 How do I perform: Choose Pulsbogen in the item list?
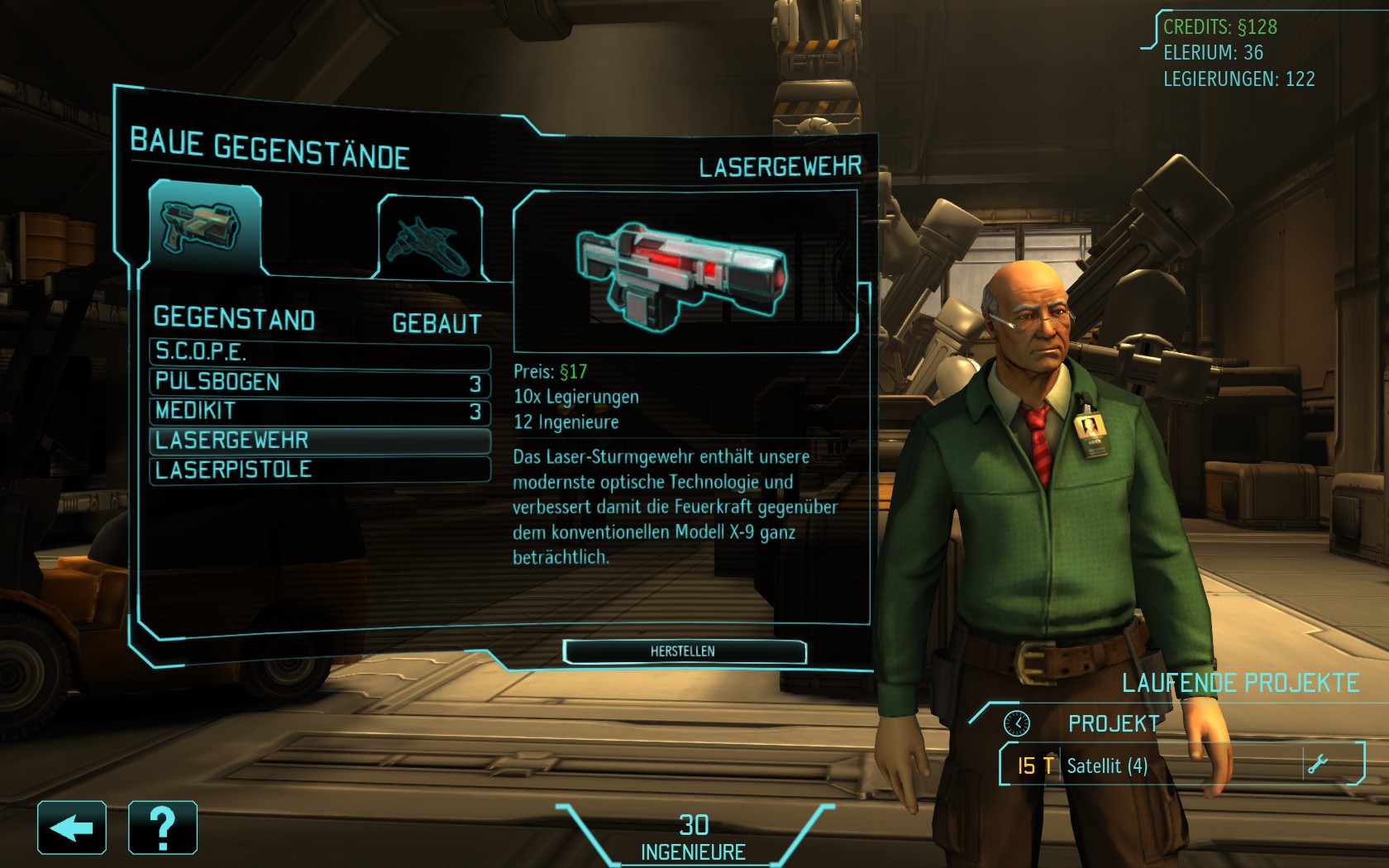tap(319, 382)
